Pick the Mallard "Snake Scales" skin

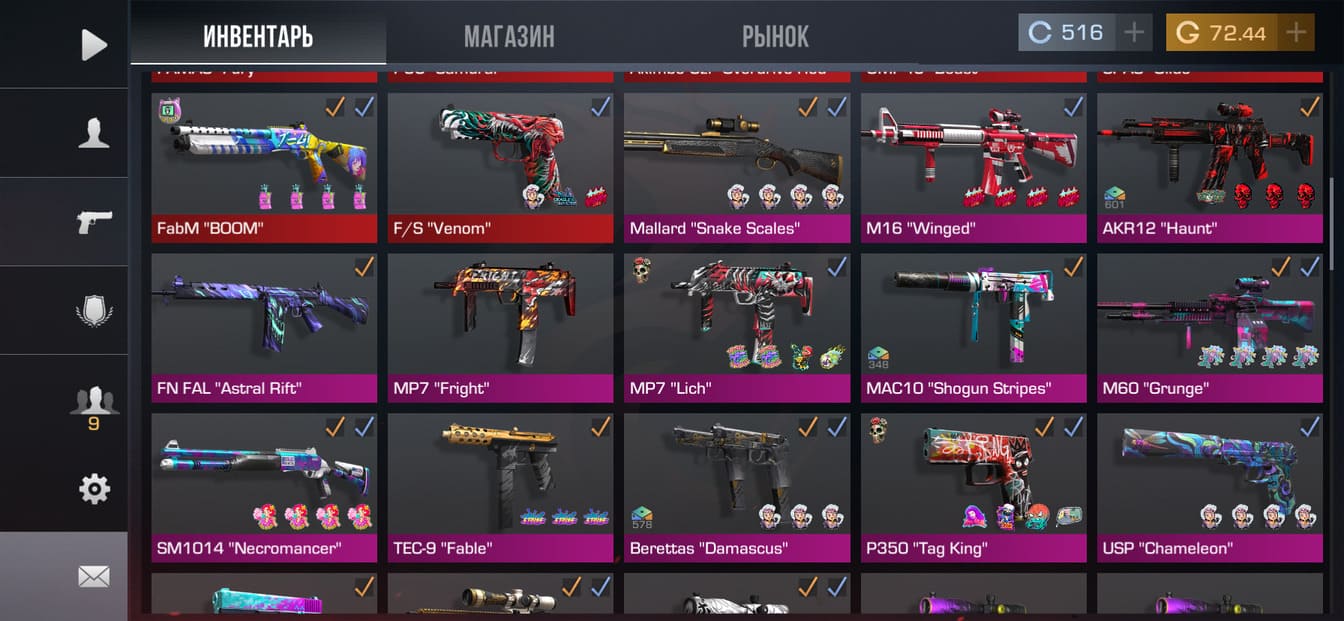click(737, 167)
